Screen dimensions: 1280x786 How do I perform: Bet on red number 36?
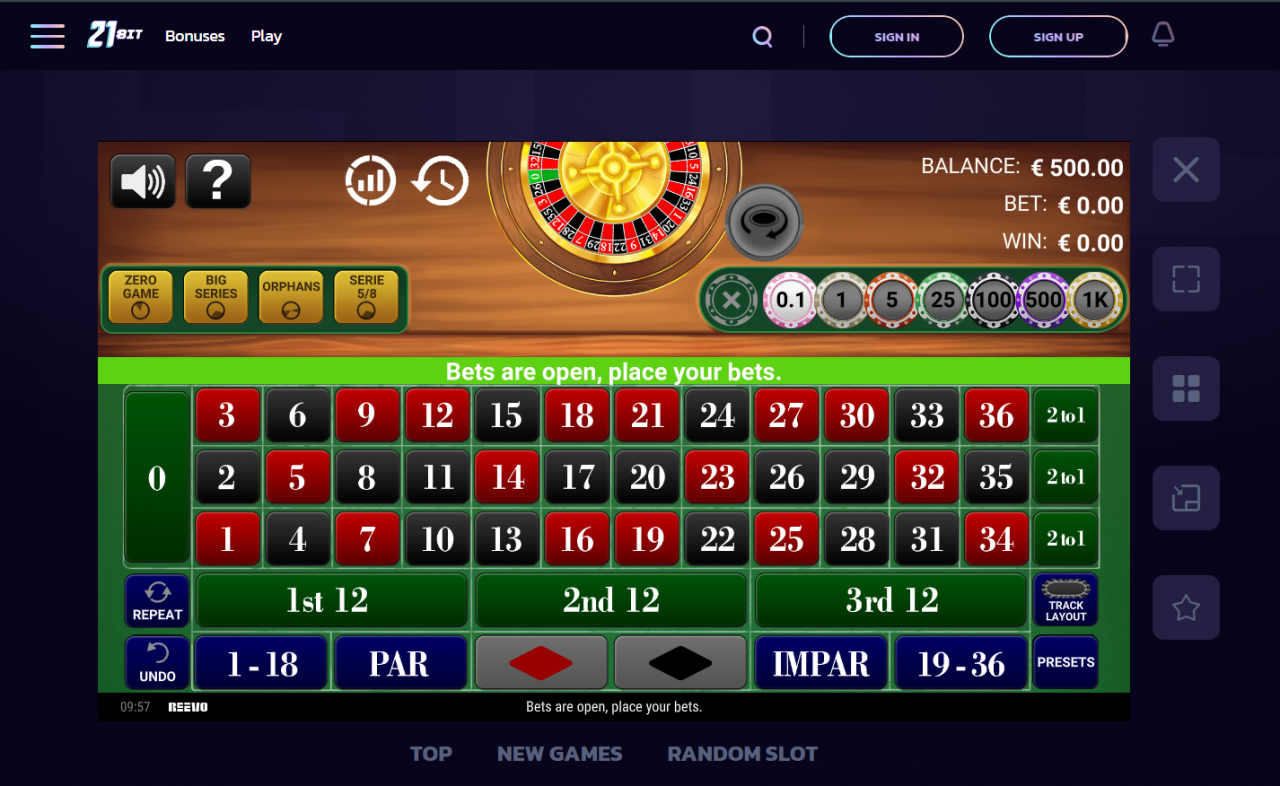point(996,415)
